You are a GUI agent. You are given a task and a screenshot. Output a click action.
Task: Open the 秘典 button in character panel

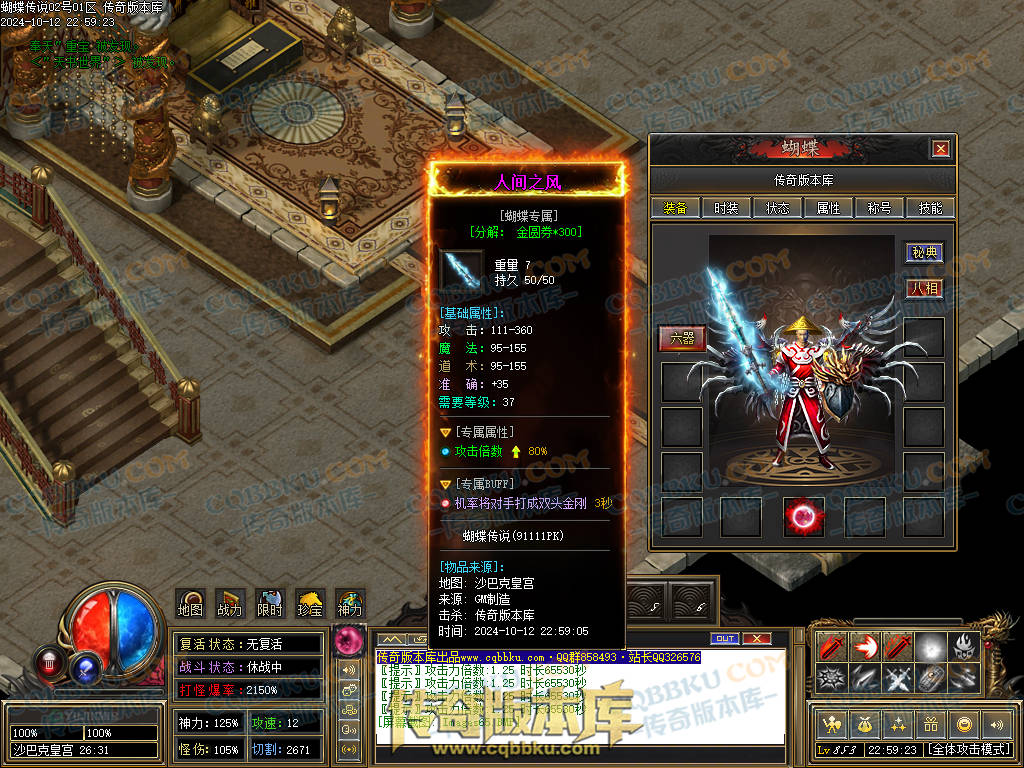click(x=925, y=253)
